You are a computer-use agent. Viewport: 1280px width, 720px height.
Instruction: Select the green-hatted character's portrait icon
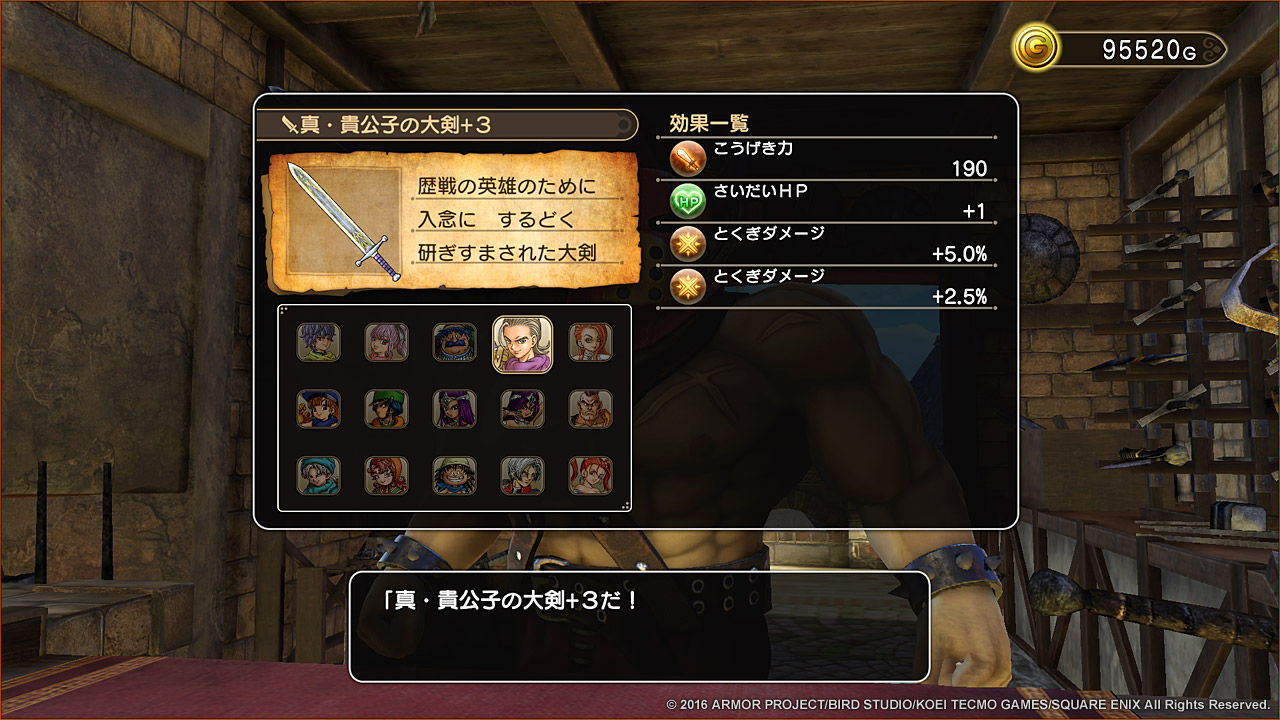[389, 409]
